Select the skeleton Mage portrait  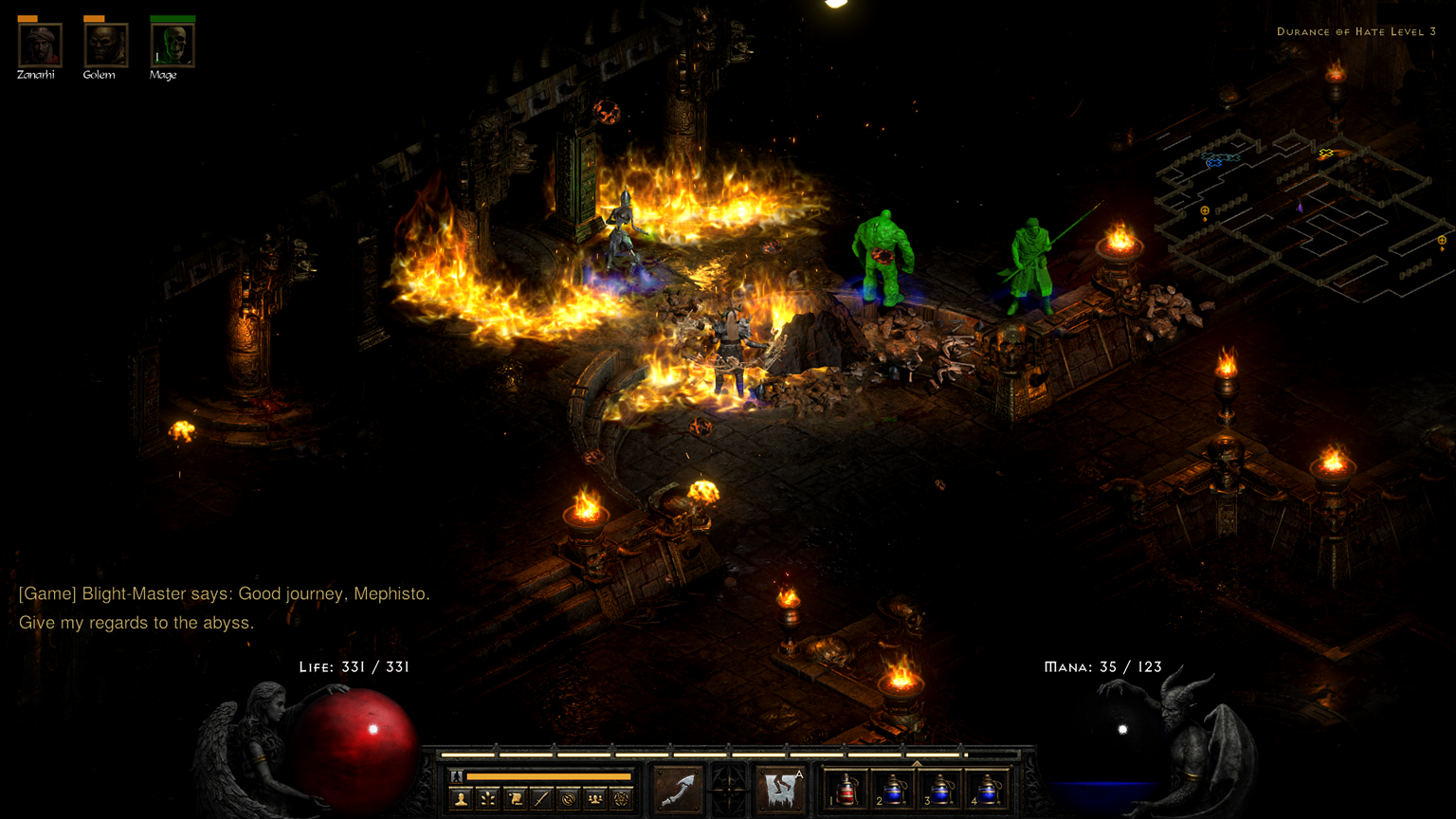tap(173, 45)
